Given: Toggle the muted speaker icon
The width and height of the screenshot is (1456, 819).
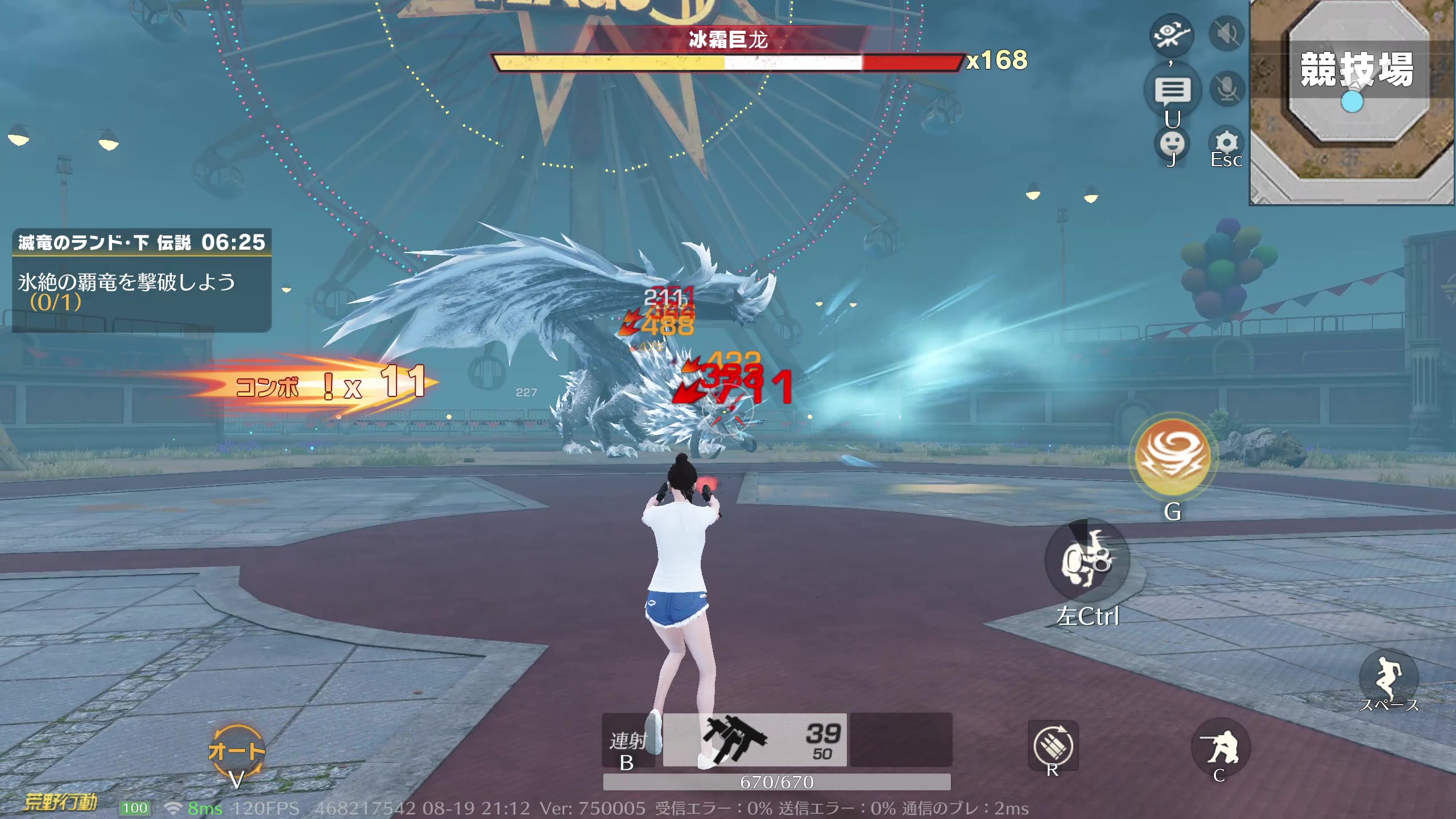Looking at the screenshot, I should coord(1226,34).
